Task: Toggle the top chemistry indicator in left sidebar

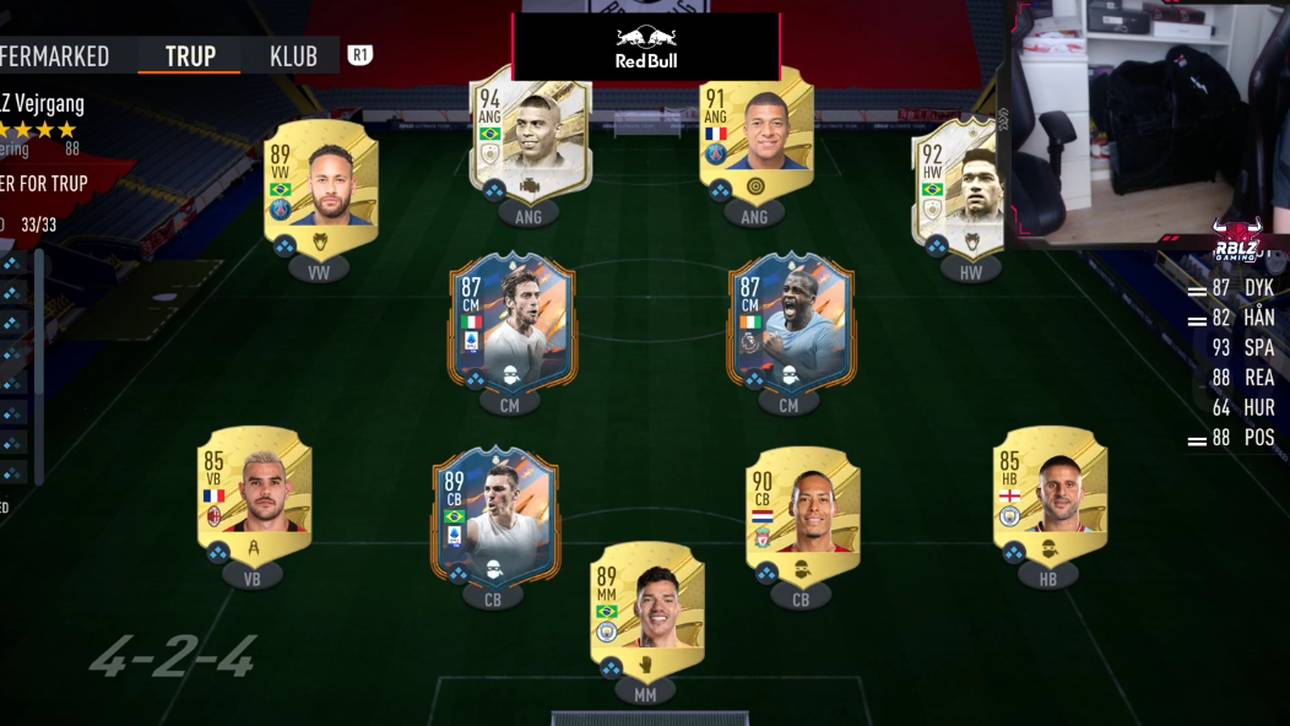Action: tap(10, 264)
